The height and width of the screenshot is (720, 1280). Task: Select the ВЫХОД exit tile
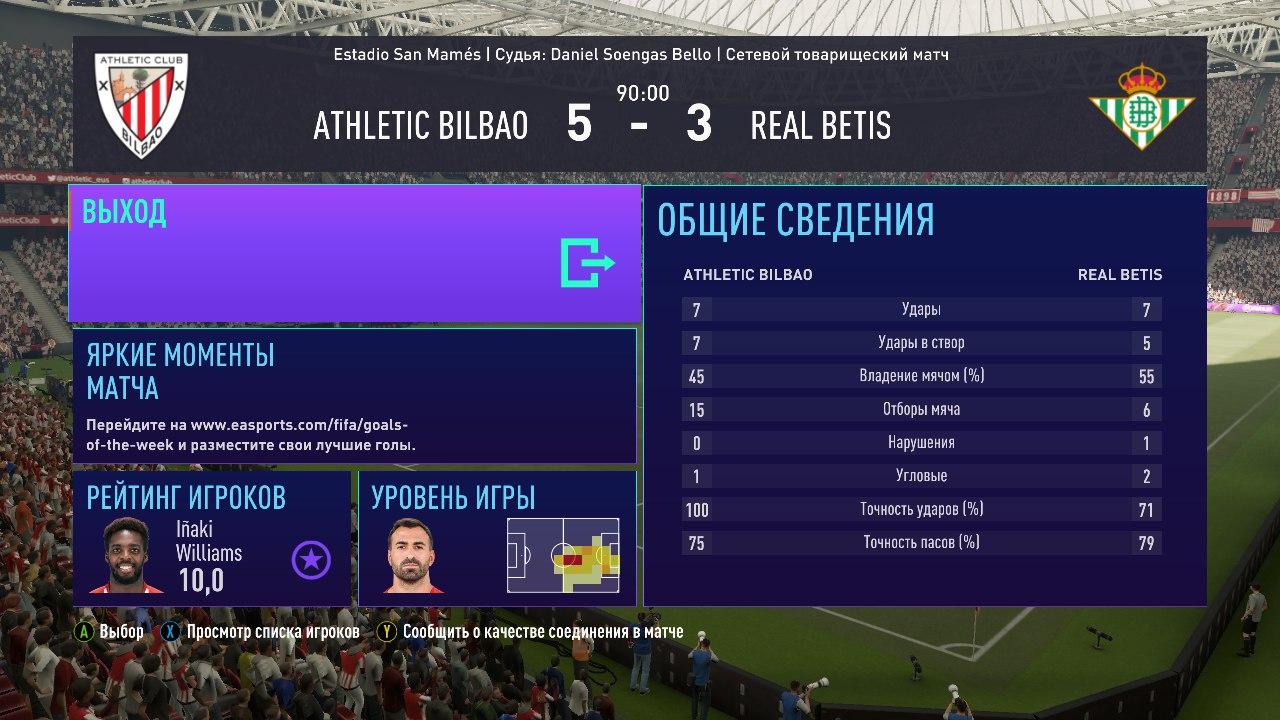coord(354,253)
